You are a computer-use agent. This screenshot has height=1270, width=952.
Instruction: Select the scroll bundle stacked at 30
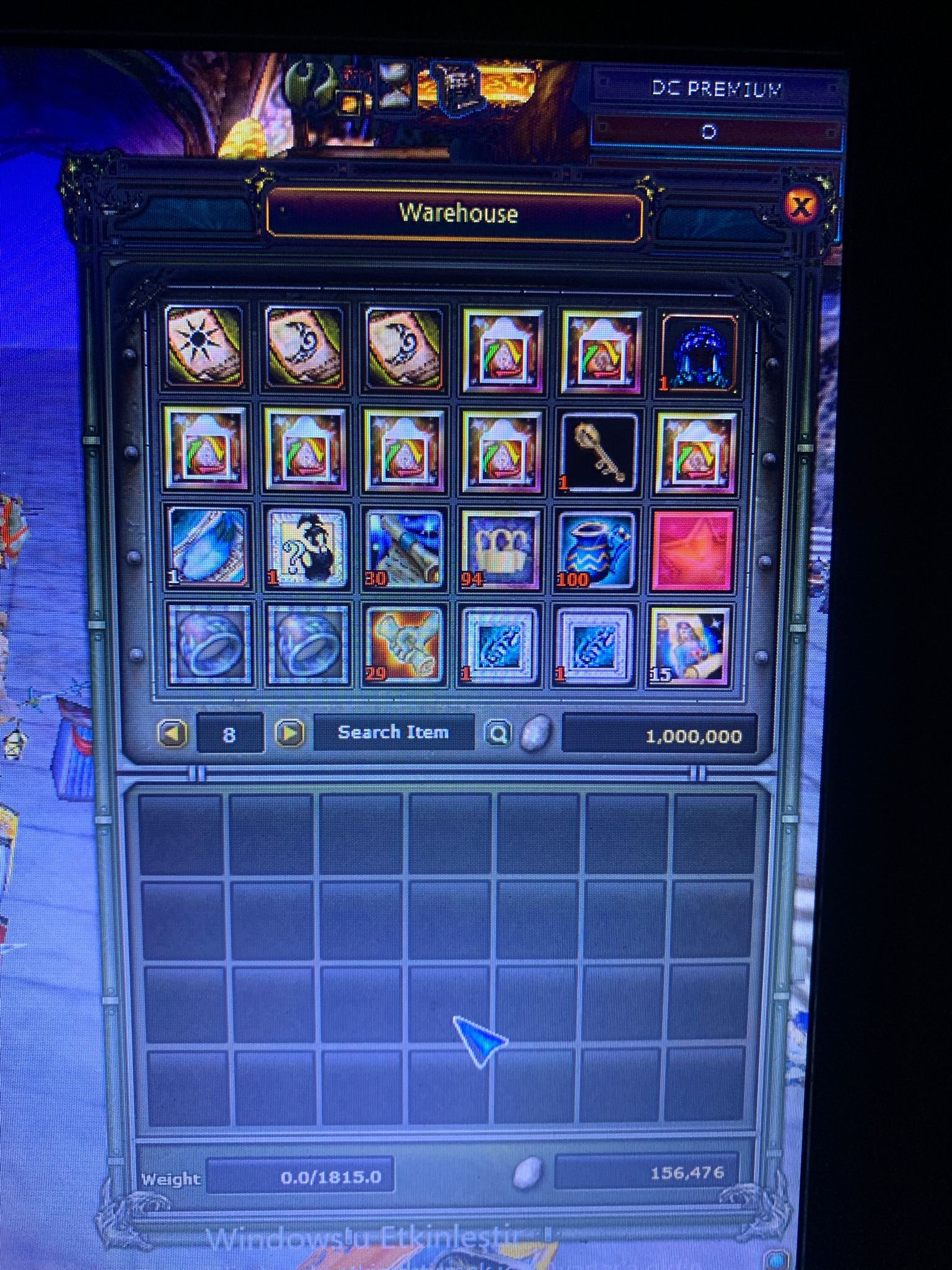(403, 547)
